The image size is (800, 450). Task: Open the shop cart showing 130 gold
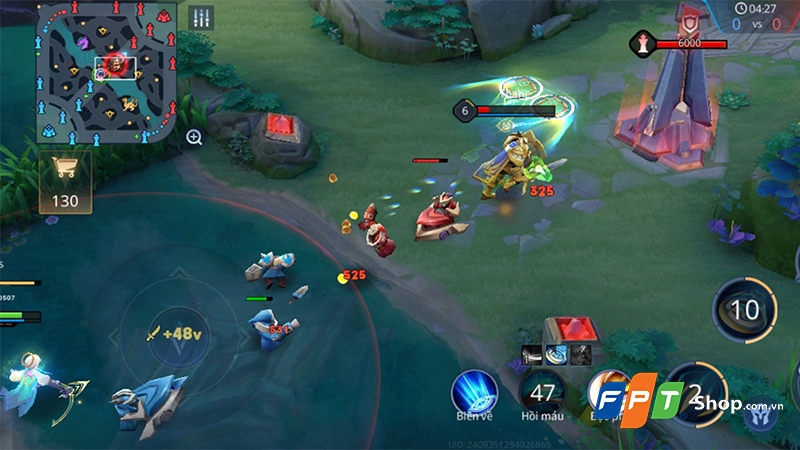pyautogui.click(x=65, y=183)
